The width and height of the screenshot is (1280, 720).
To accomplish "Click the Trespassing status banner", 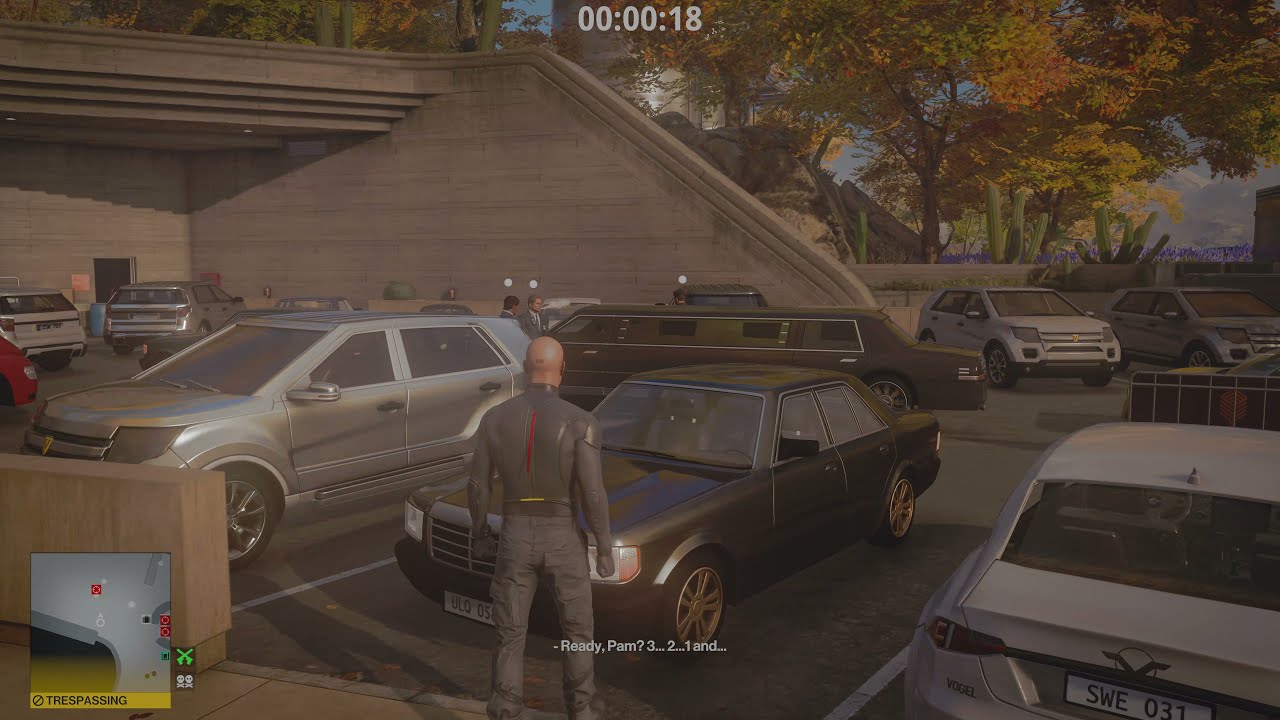I will coord(99,700).
